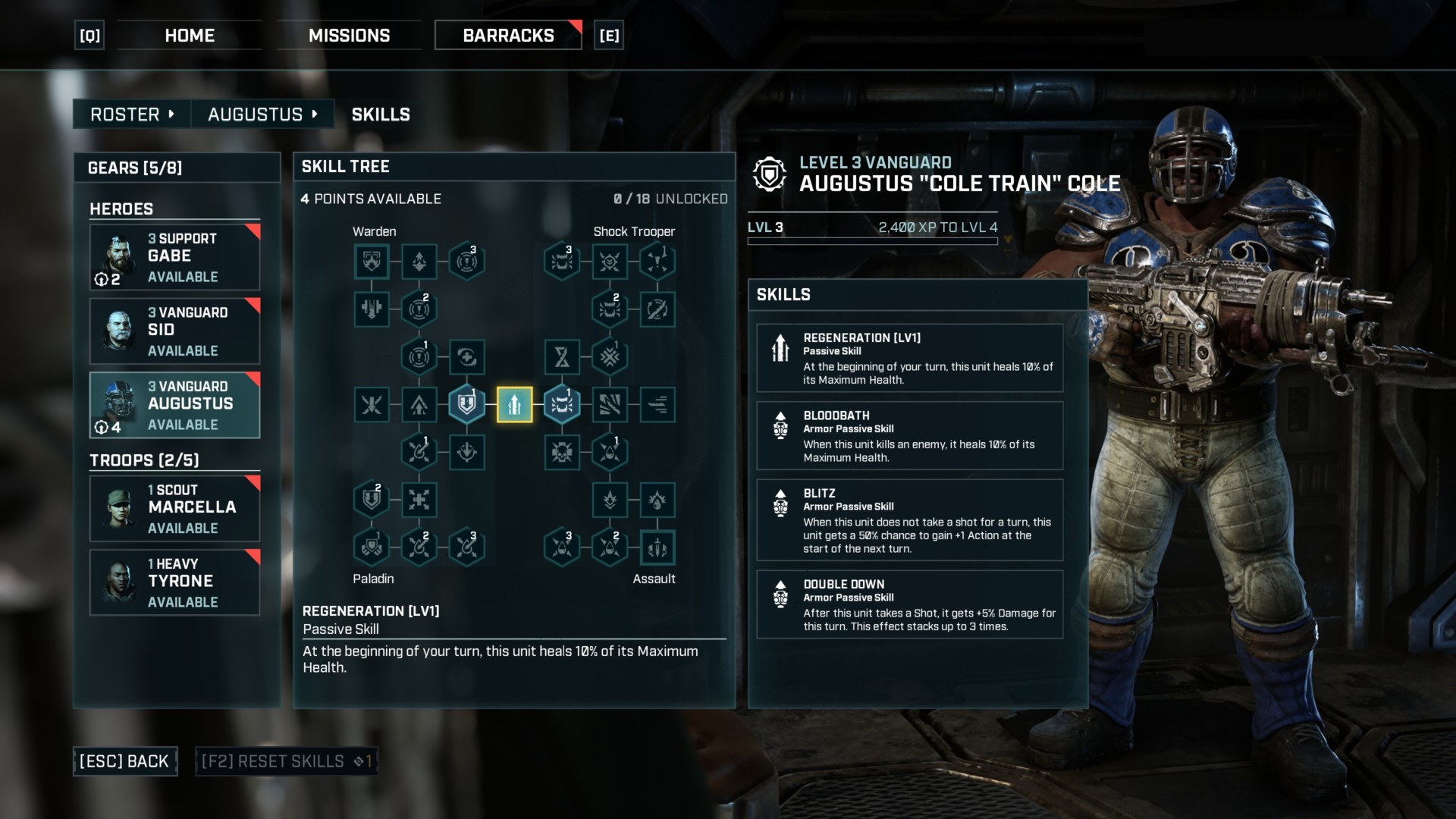Select the highlighted Regeneration skill node
This screenshot has width=1456, height=819.
[x=514, y=405]
